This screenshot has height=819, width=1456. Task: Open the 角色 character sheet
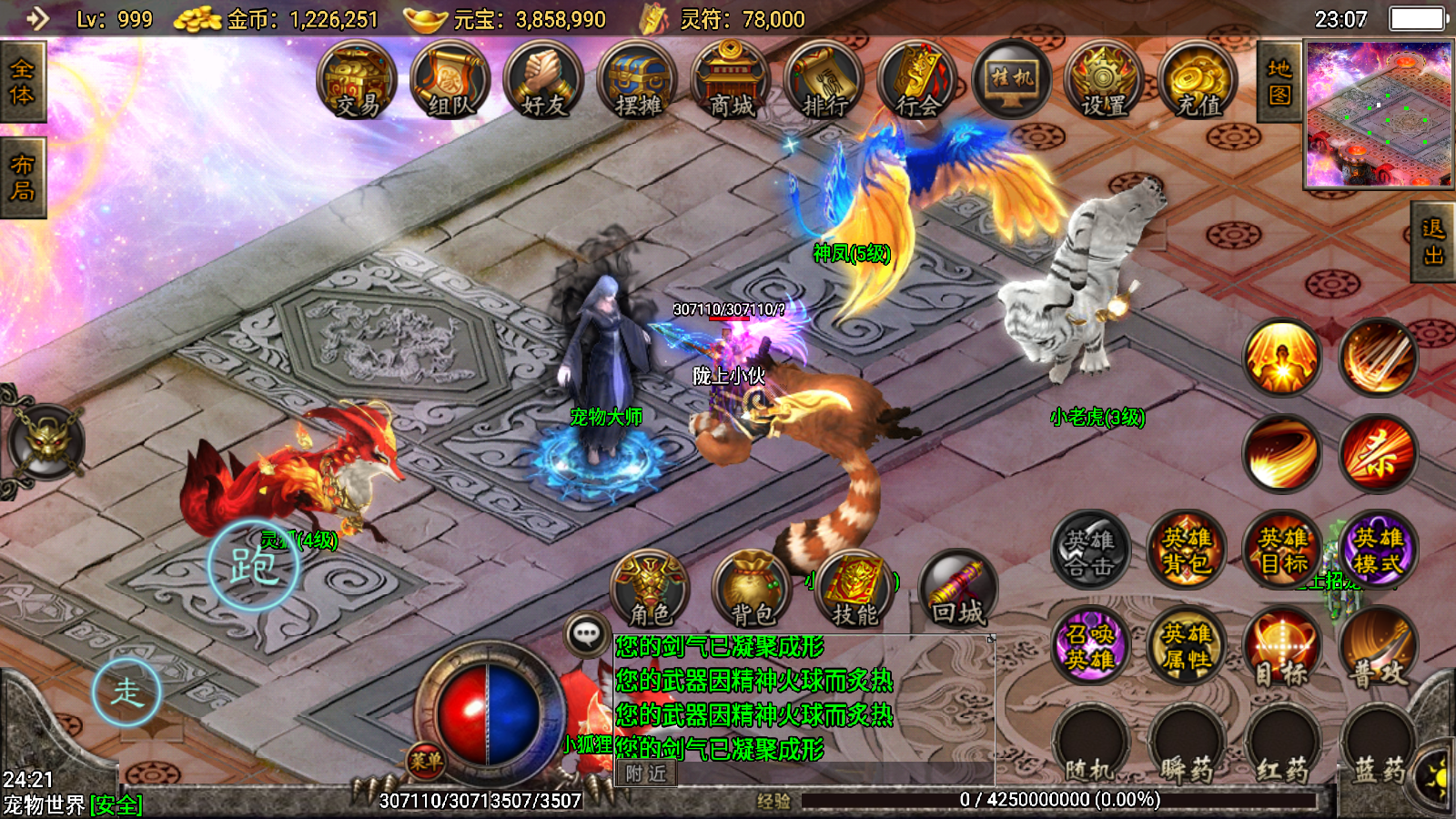tap(650, 589)
